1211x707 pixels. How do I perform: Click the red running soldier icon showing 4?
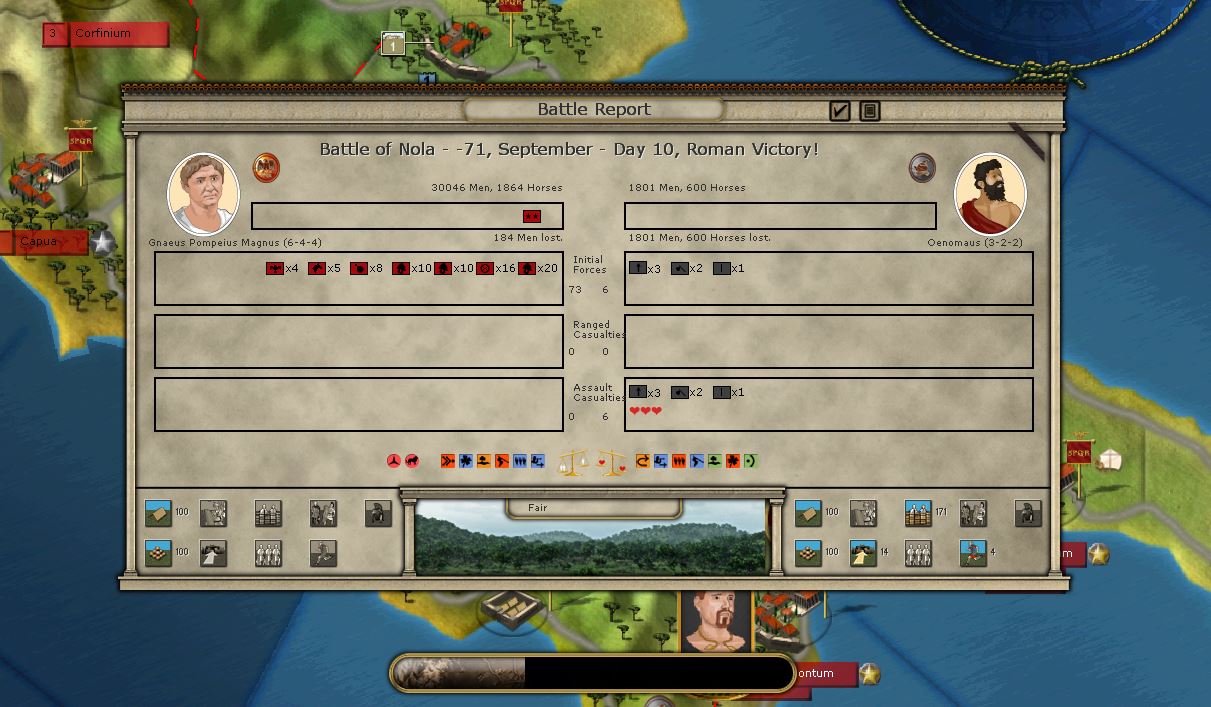pos(973,553)
